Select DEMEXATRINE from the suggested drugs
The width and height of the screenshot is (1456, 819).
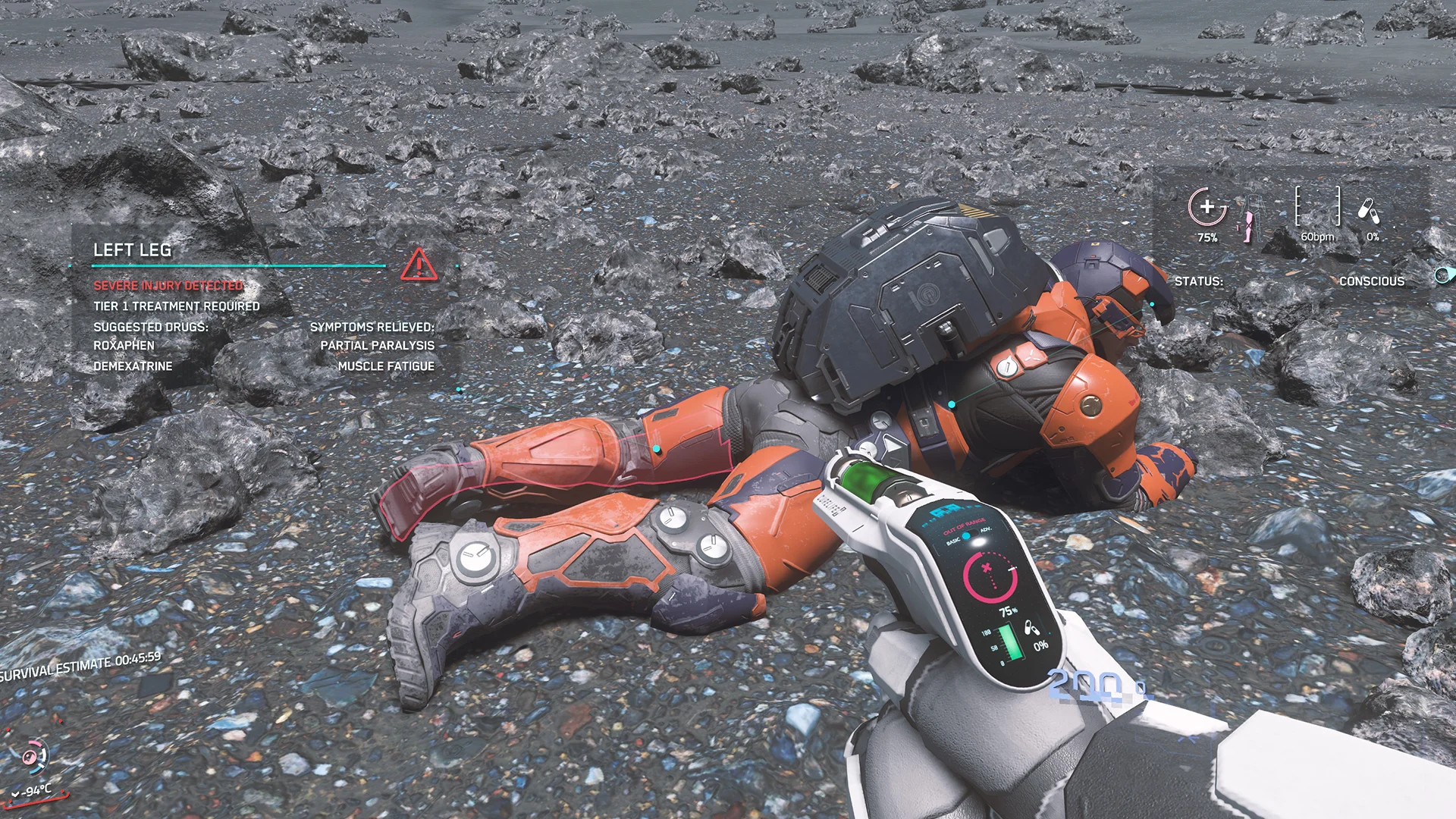pyautogui.click(x=133, y=366)
